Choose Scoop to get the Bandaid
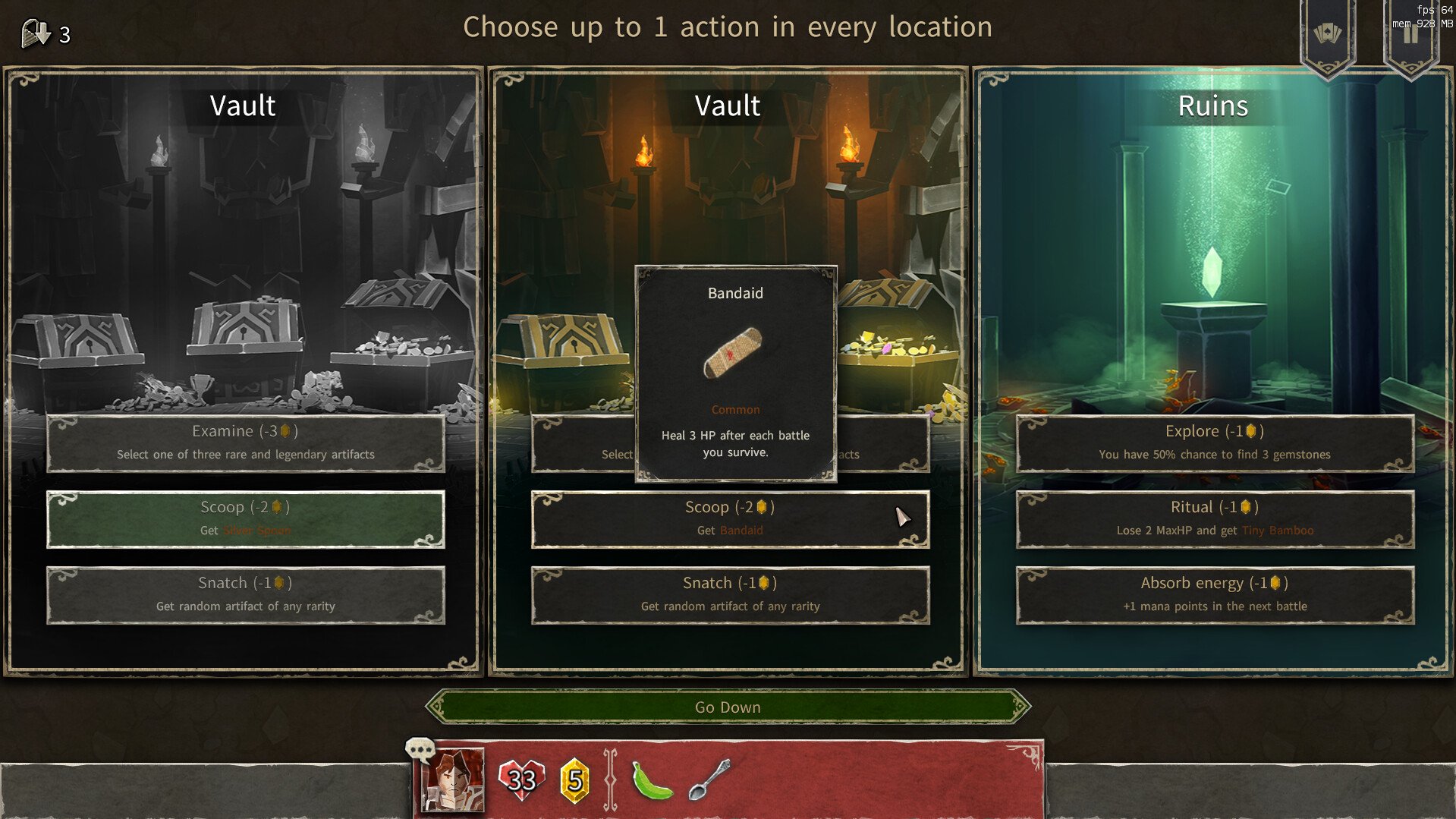The width and height of the screenshot is (1456, 819). pyautogui.click(x=730, y=519)
